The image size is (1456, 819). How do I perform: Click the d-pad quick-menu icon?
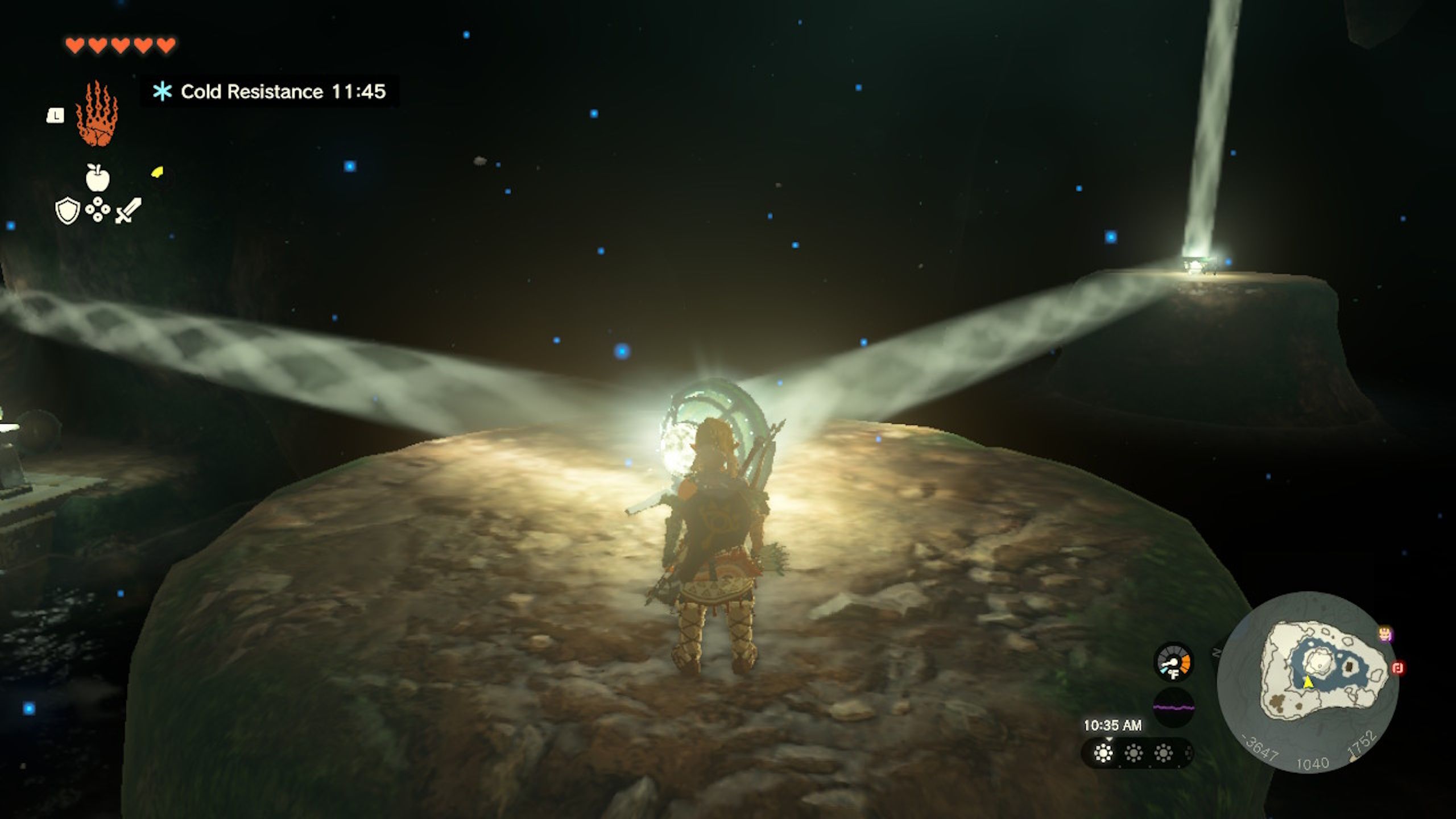[x=97, y=209]
